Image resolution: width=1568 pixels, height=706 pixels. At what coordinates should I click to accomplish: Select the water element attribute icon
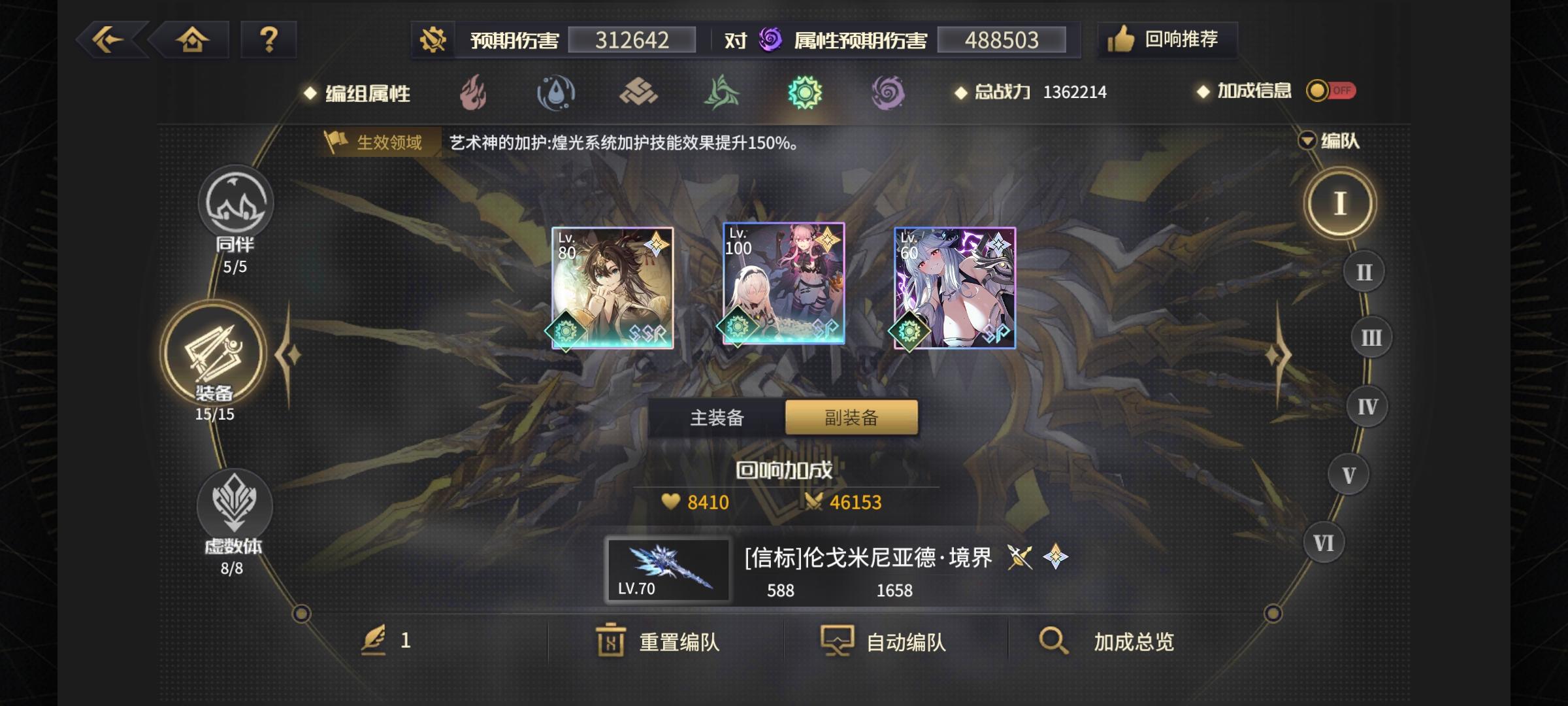(x=554, y=93)
